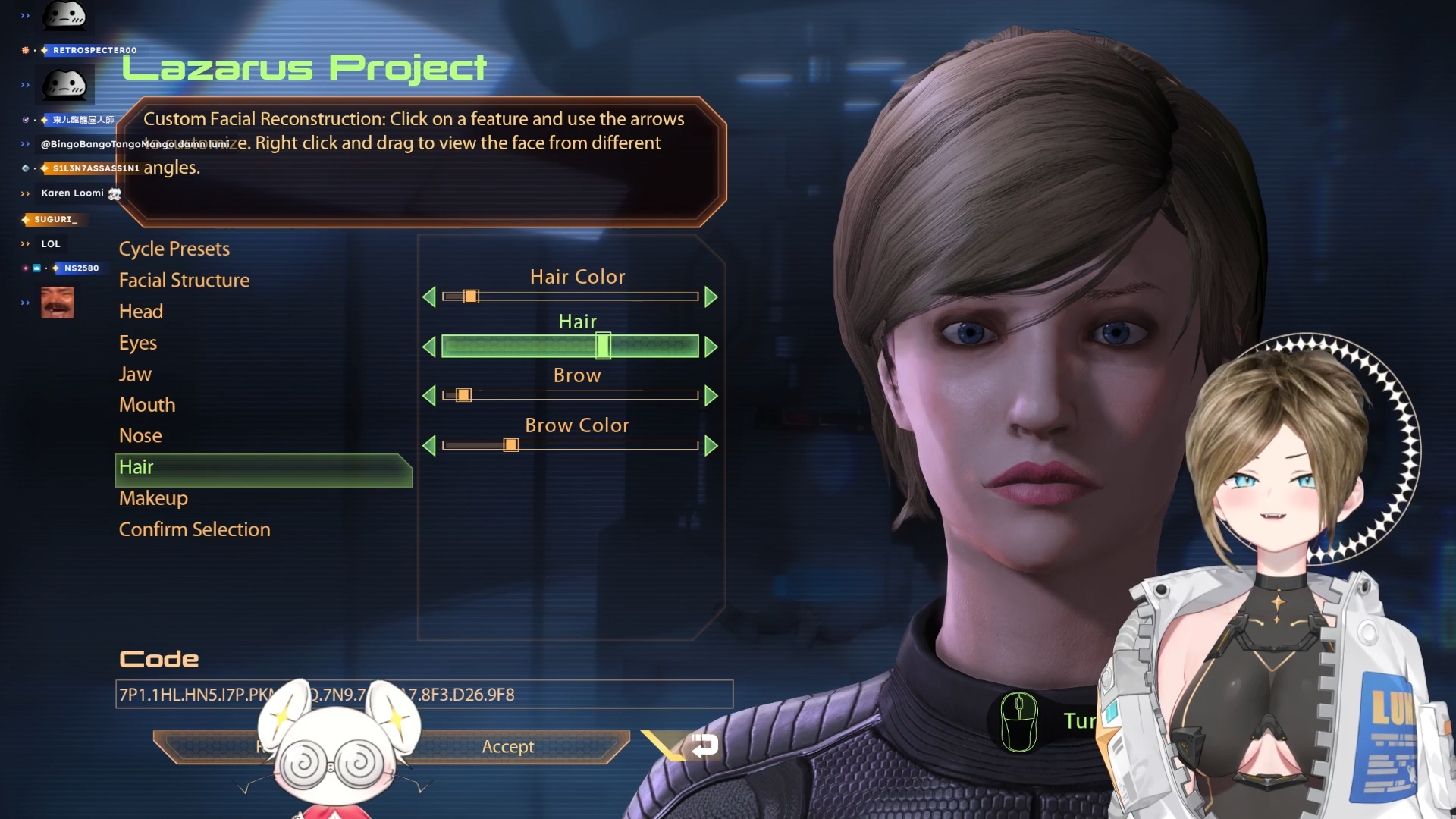This screenshot has width=1456, height=819.
Task: Open the Makeup category
Action: (x=153, y=498)
